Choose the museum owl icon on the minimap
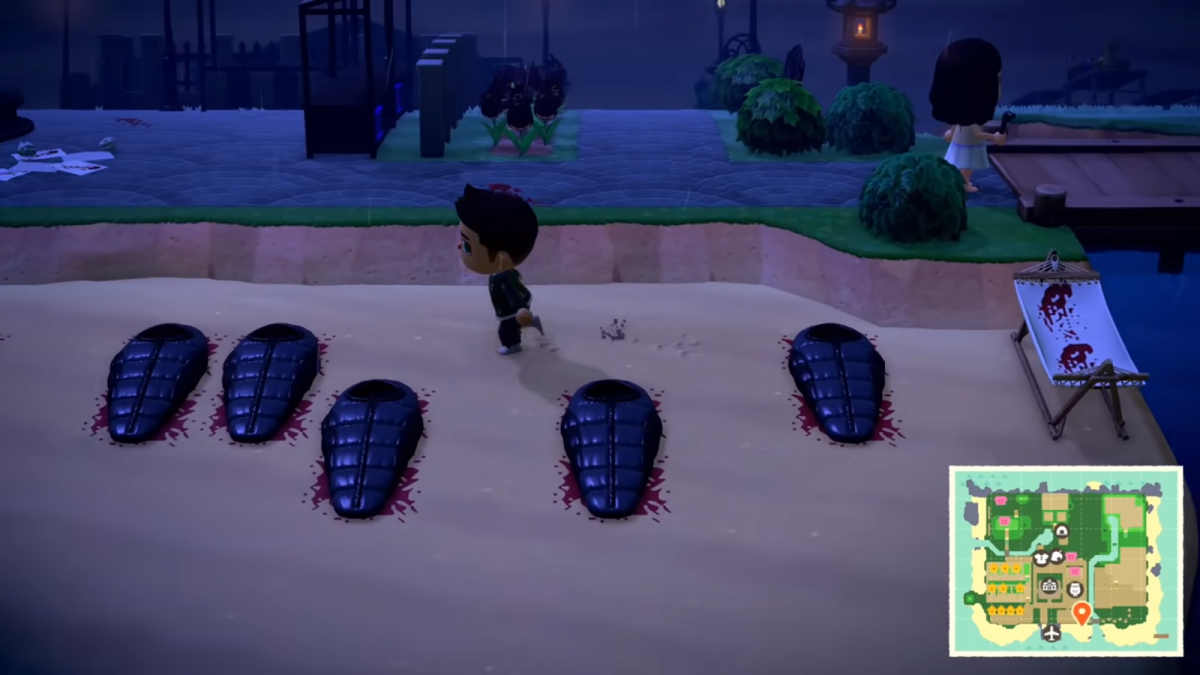 tap(1074, 590)
